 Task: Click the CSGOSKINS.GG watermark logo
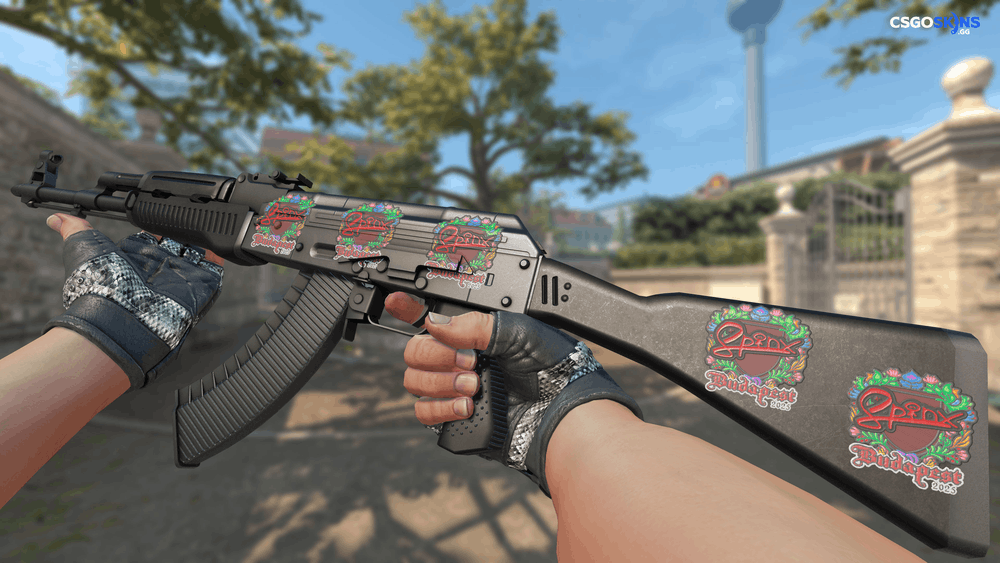click(x=935, y=24)
